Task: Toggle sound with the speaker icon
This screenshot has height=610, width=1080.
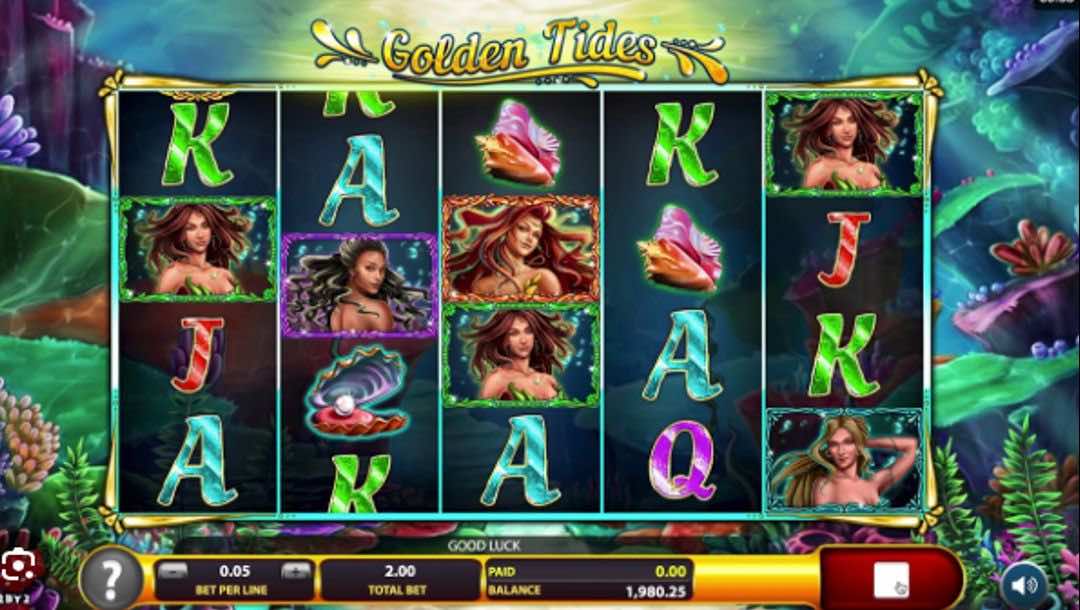Action: tap(1022, 583)
